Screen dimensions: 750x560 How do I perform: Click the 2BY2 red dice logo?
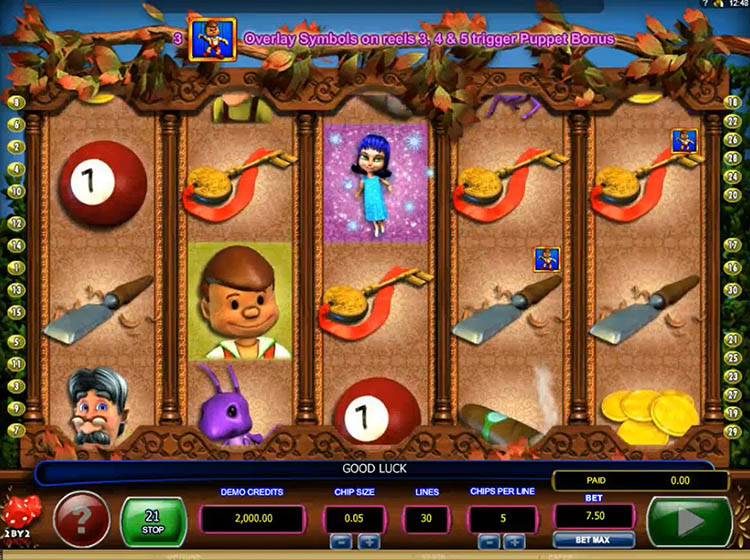(20, 518)
